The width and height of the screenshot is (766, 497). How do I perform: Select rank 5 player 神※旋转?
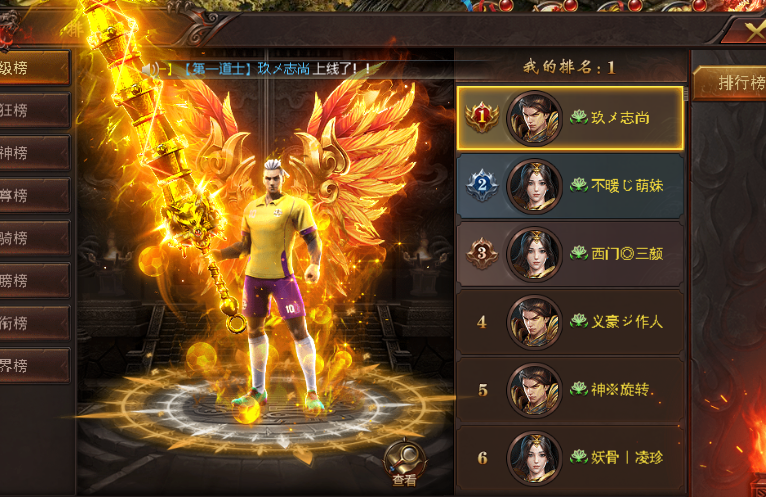click(x=570, y=390)
